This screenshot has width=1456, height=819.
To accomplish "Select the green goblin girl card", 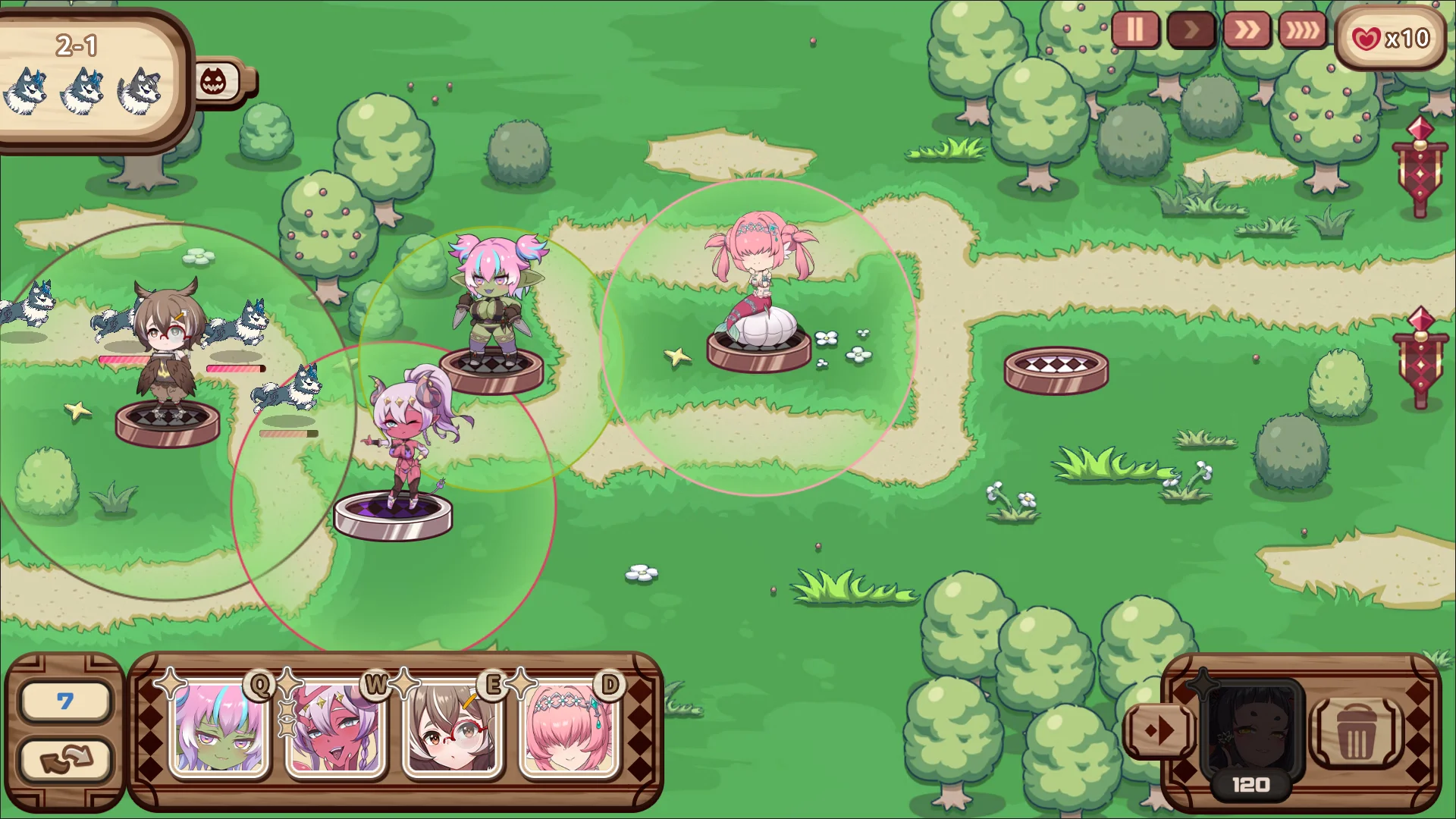I will pos(219,730).
